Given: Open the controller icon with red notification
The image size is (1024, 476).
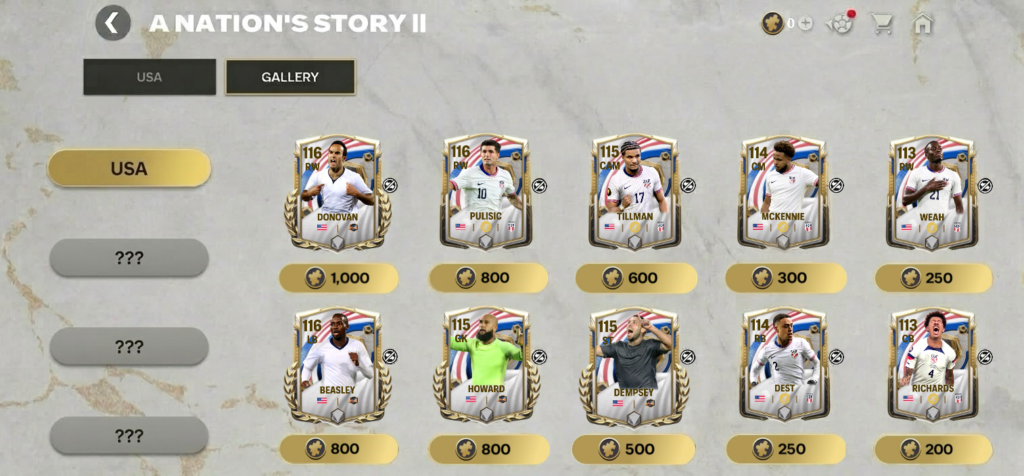Looking at the screenshot, I should tap(842, 23).
